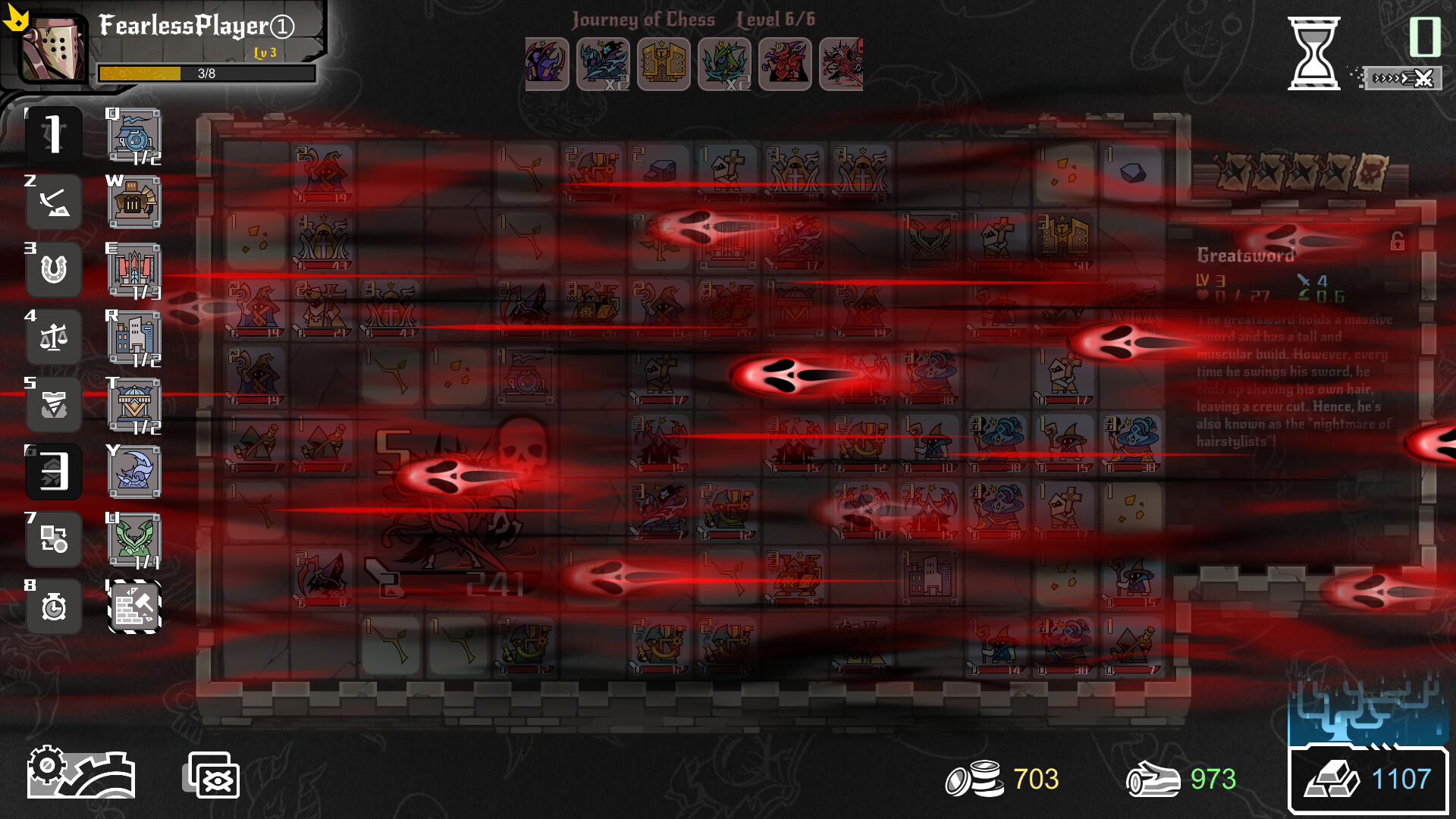Select the shovel tool on hotkey Z
Image resolution: width=1456 pixels, height=819 pixels.
[53, 202]
